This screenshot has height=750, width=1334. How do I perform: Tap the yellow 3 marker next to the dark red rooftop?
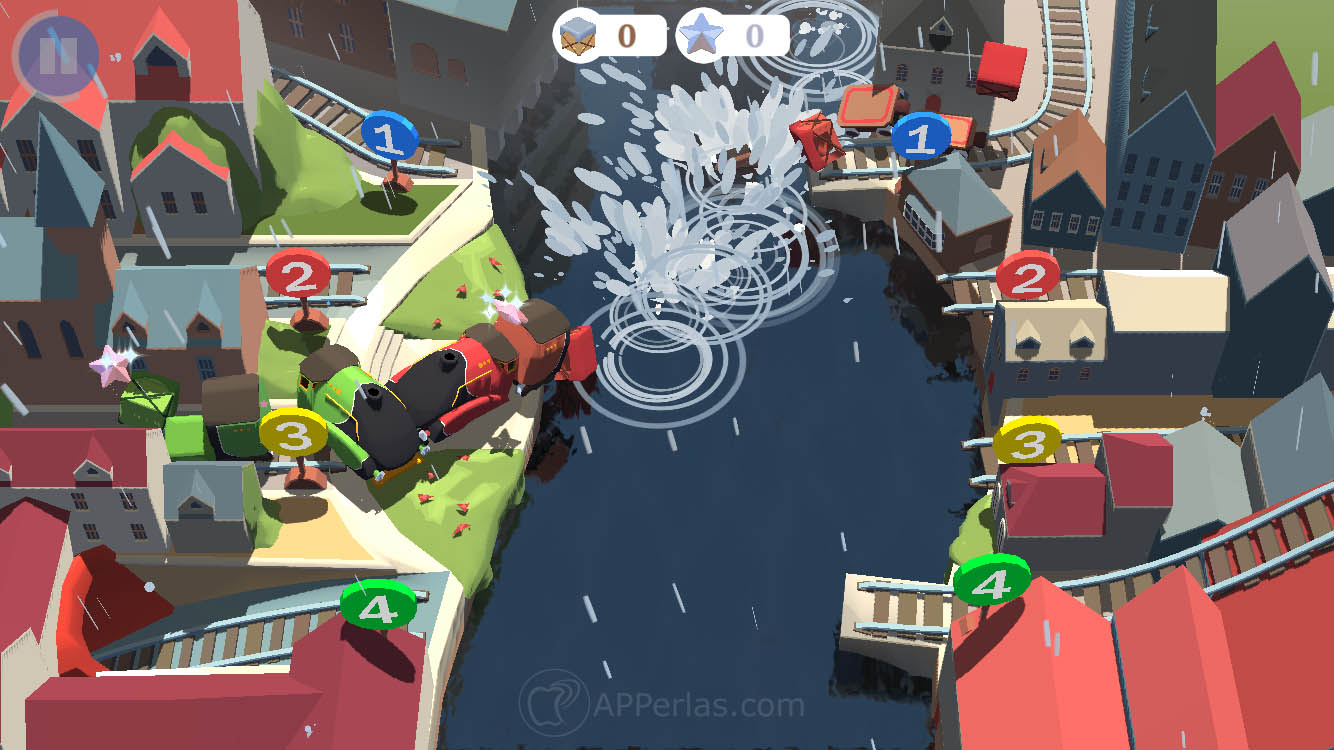1027,441
